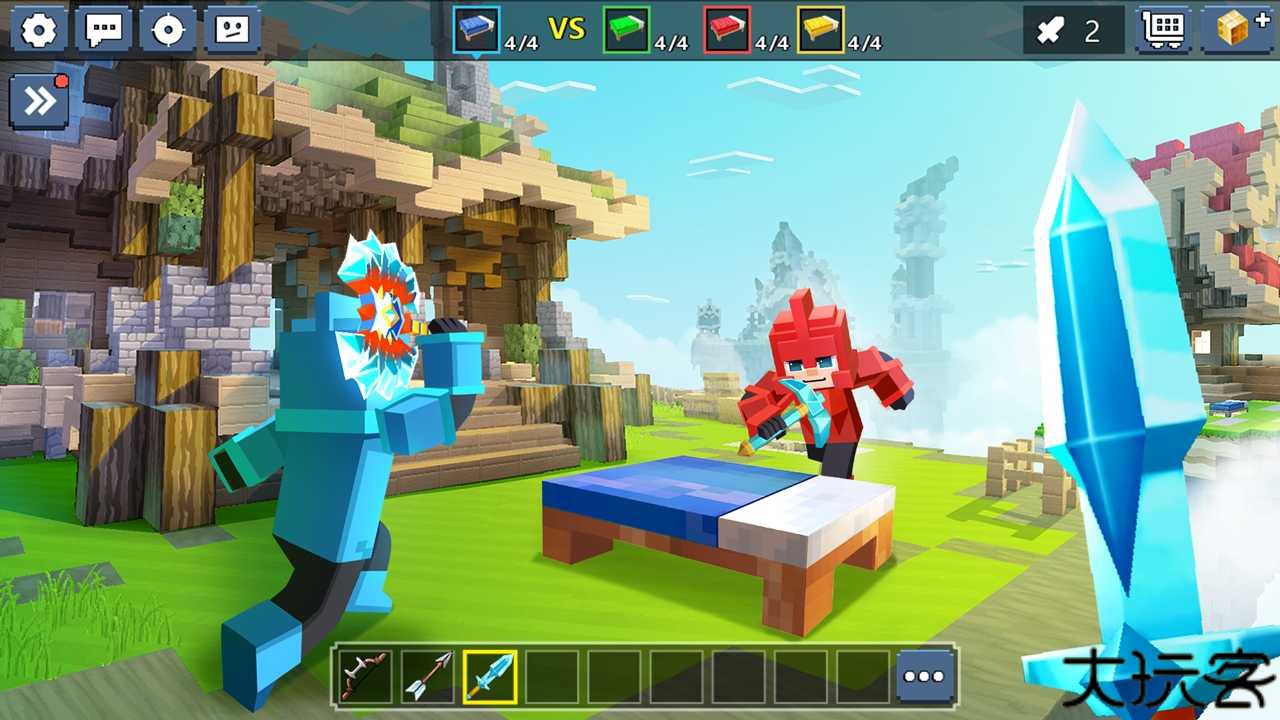Select the red team bed icon

[727, 30]
